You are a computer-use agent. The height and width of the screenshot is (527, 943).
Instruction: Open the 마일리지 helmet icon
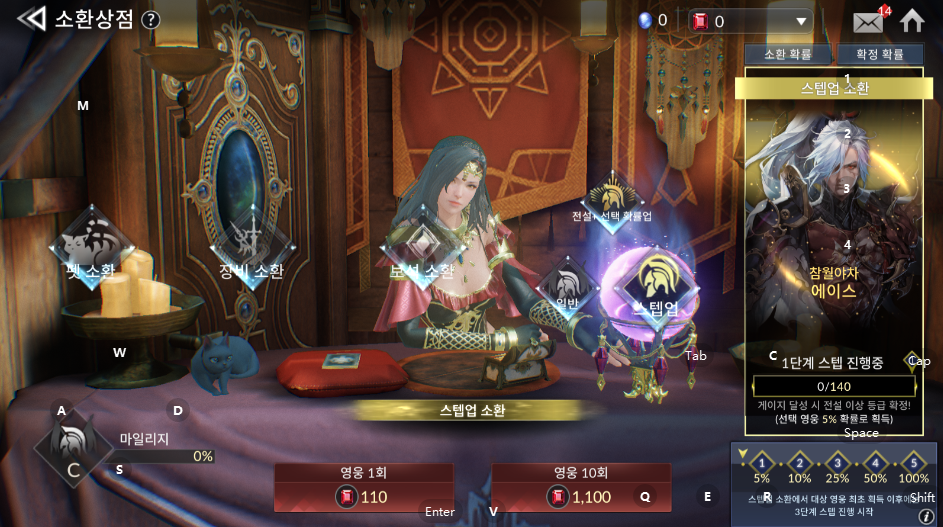point(72,448)
